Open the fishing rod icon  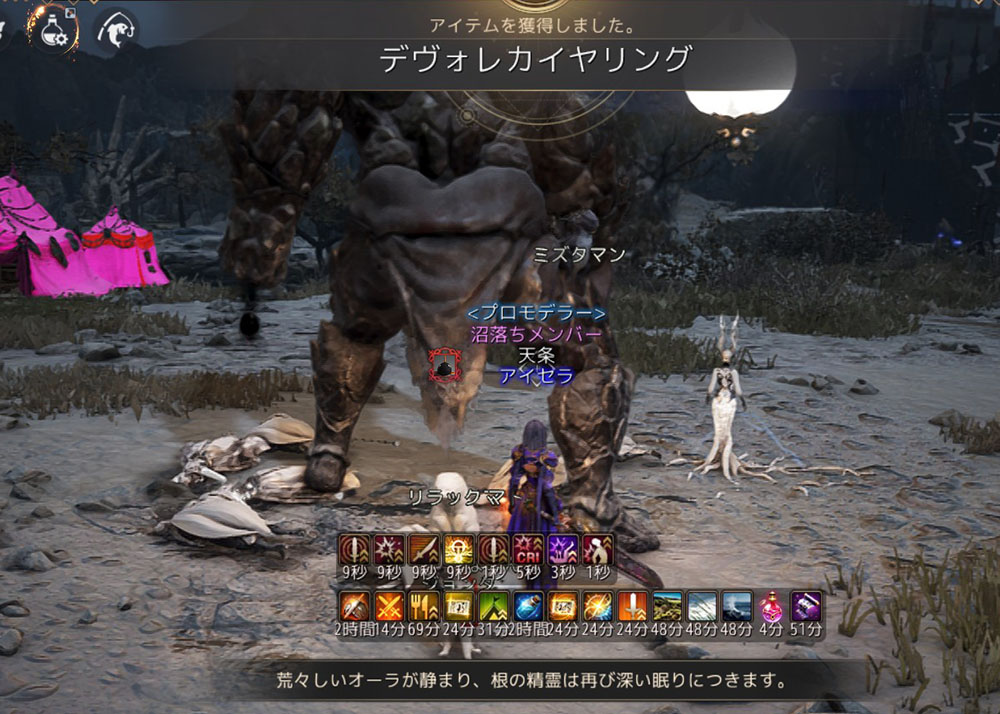click(x=116, y=30)
